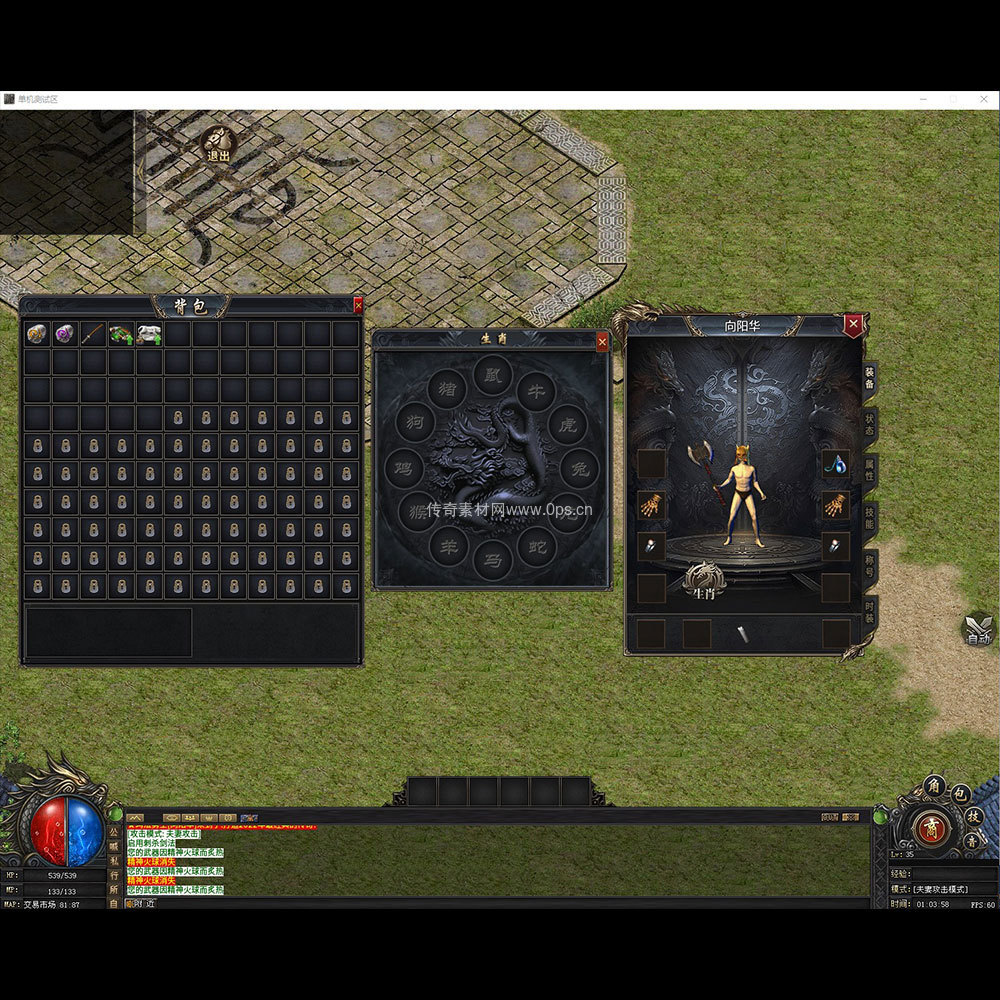This screenshot has height=1000, width=1000.
Task: Toggle the 自动 auto-play button
Action: pos(978,630)
